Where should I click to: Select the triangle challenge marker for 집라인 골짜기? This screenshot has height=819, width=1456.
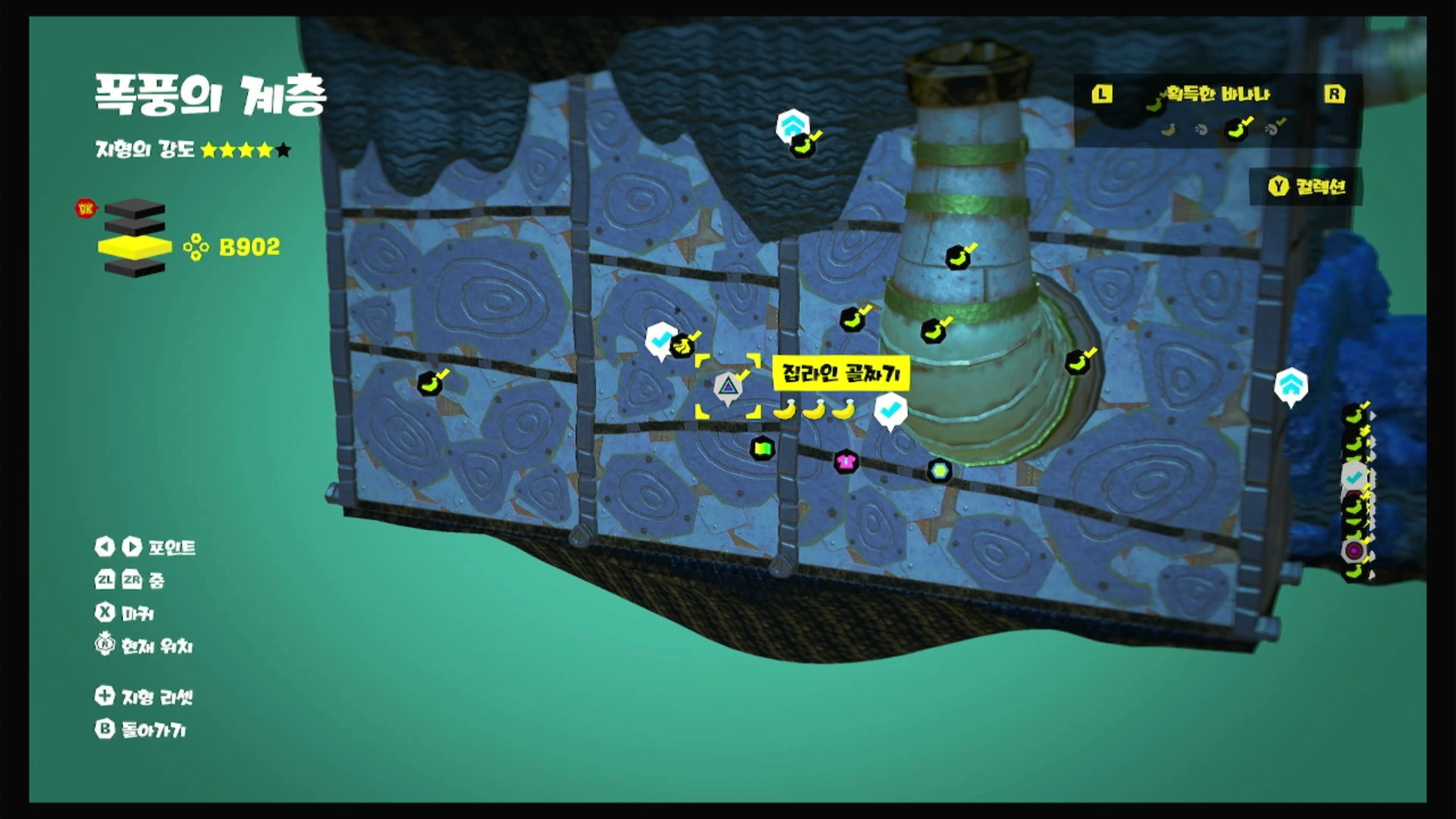(x=727, y=388)
